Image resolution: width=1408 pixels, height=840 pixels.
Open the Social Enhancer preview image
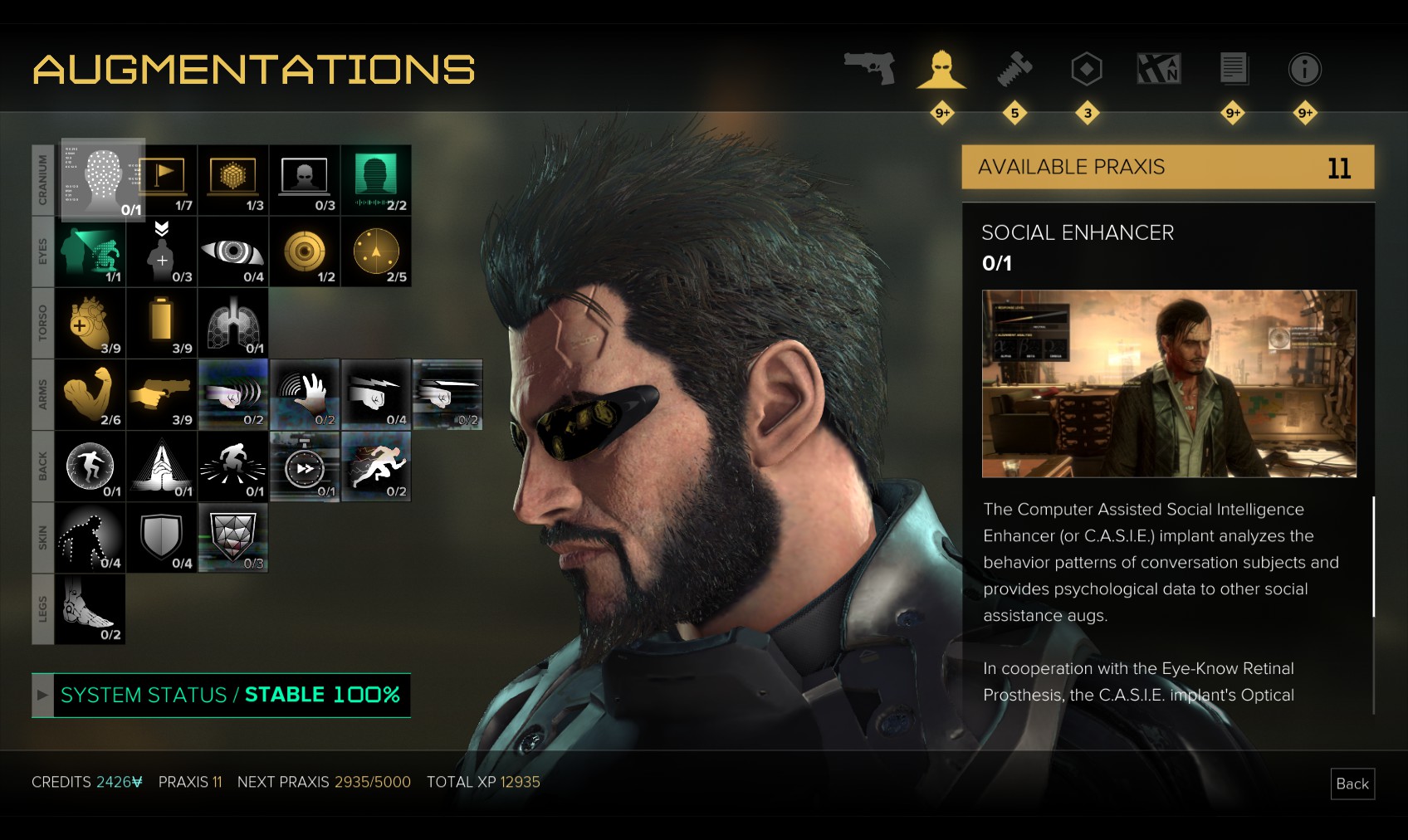[1169, 383]
